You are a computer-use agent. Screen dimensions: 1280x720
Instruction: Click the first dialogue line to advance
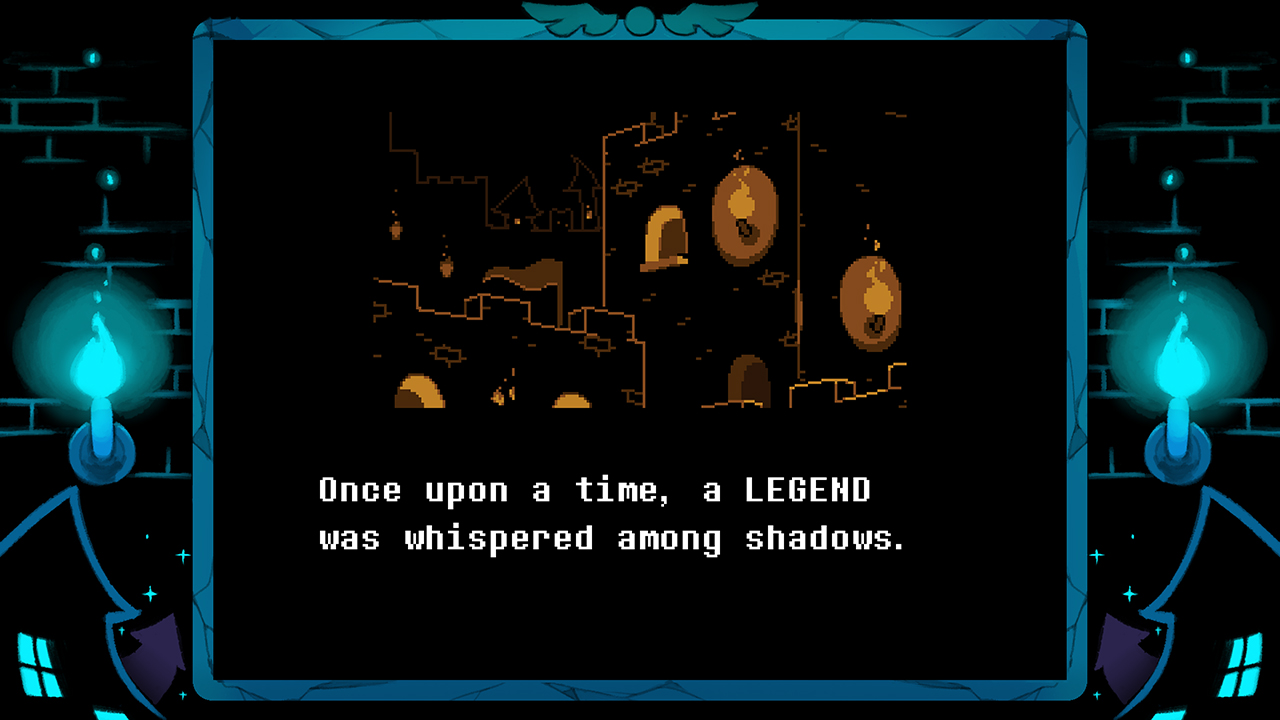click(x=595, y=490)
